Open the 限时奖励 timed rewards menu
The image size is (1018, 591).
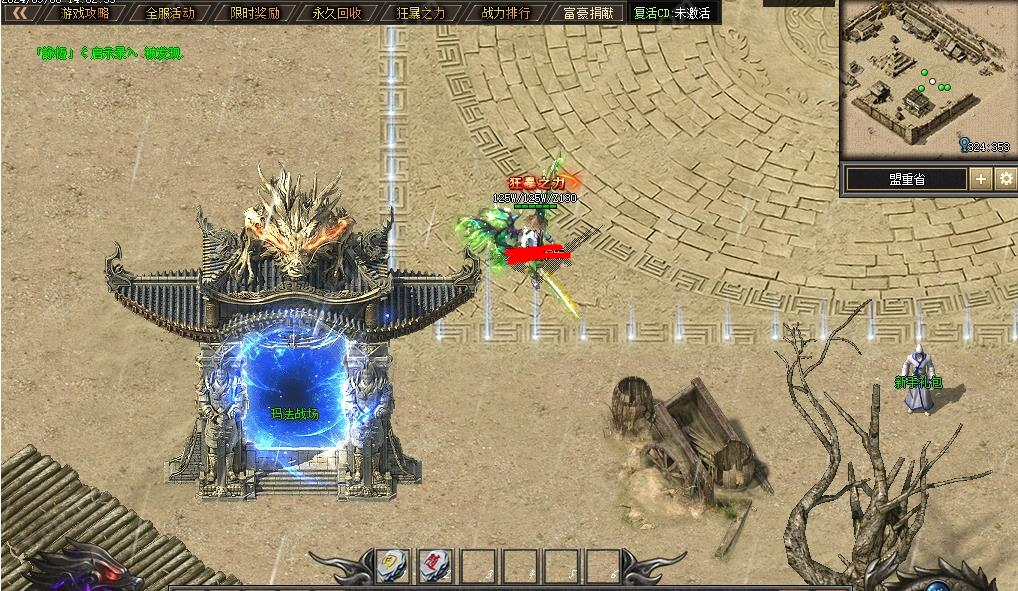pos(254,13)
